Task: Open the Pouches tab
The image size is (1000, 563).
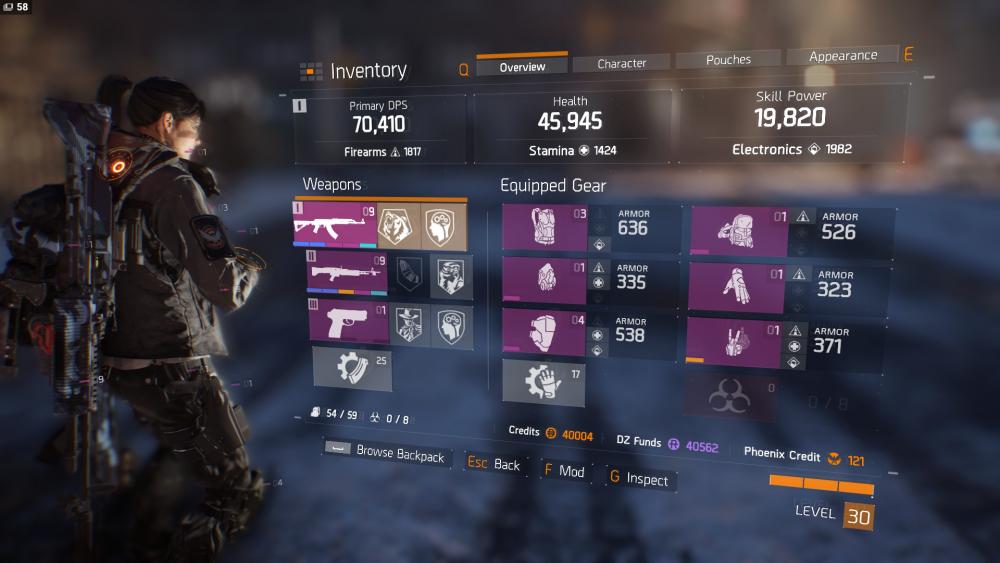Action: tap(728, 60)
